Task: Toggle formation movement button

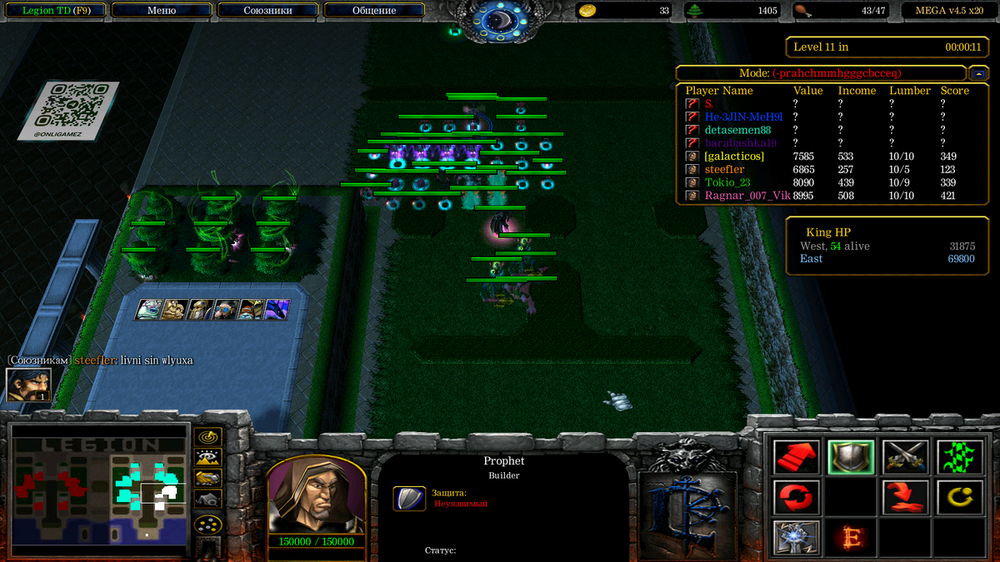Action: tap(208, 524)
